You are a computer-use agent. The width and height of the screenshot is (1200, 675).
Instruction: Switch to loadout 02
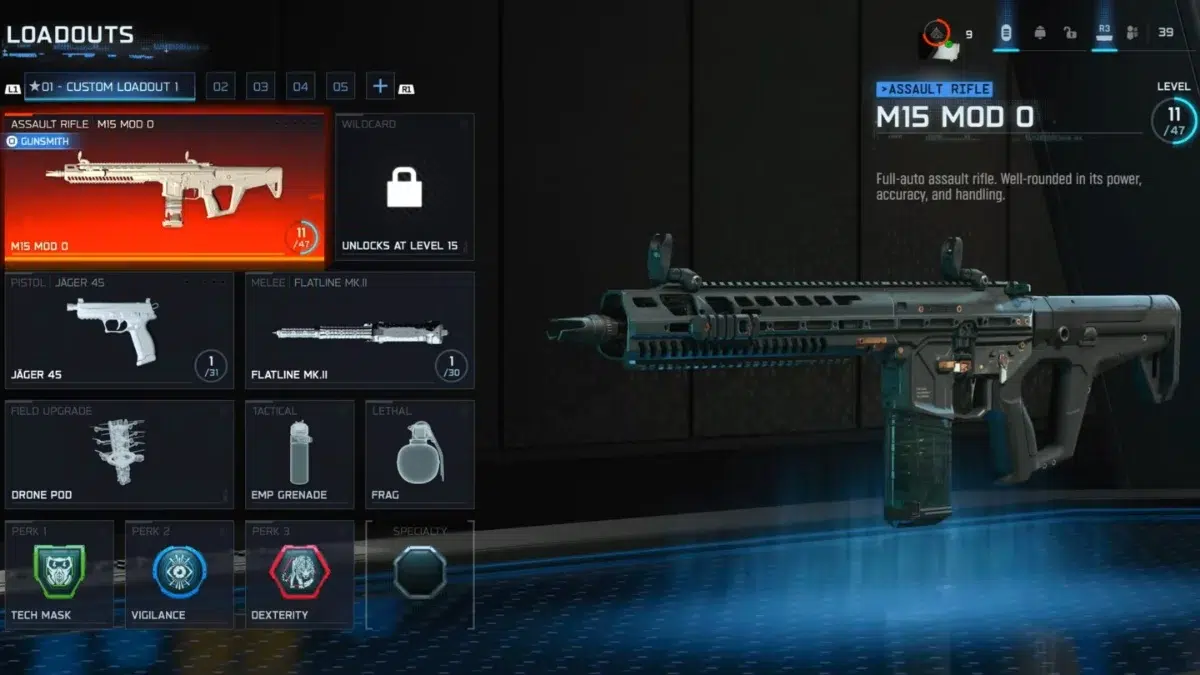click(x=221, y=87)
